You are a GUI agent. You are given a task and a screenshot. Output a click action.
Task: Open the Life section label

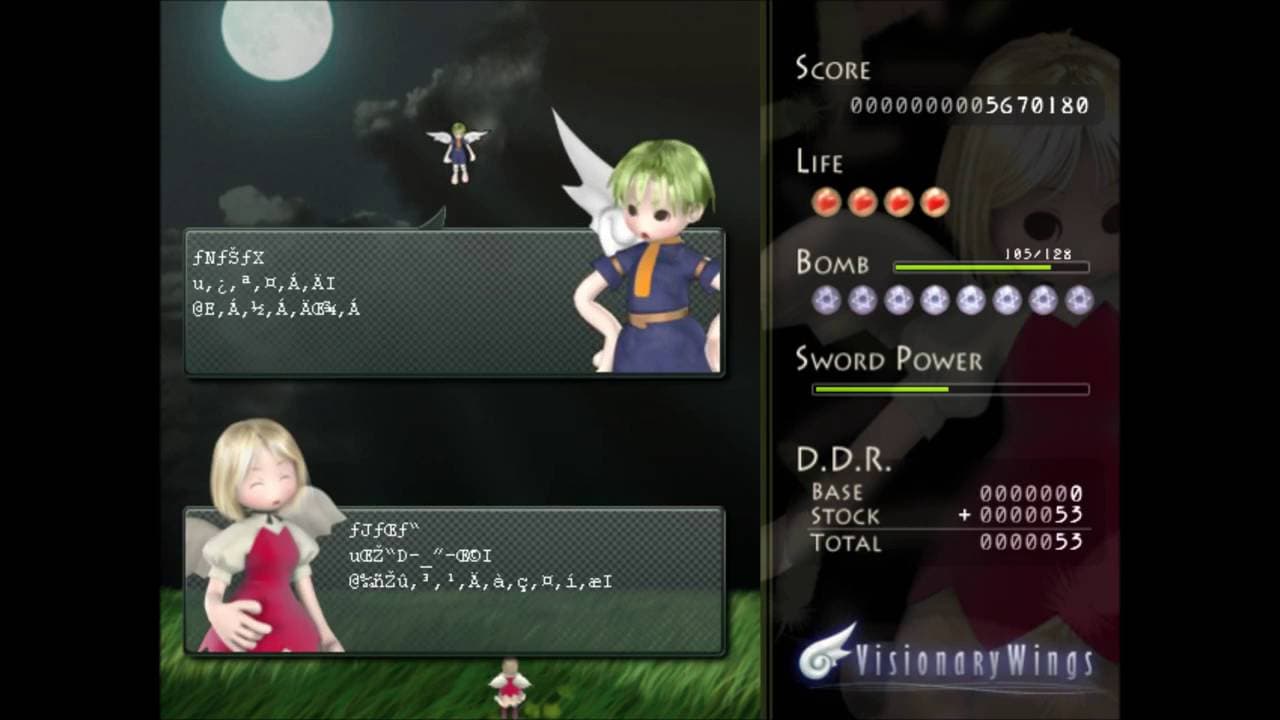tap(820, 162)
